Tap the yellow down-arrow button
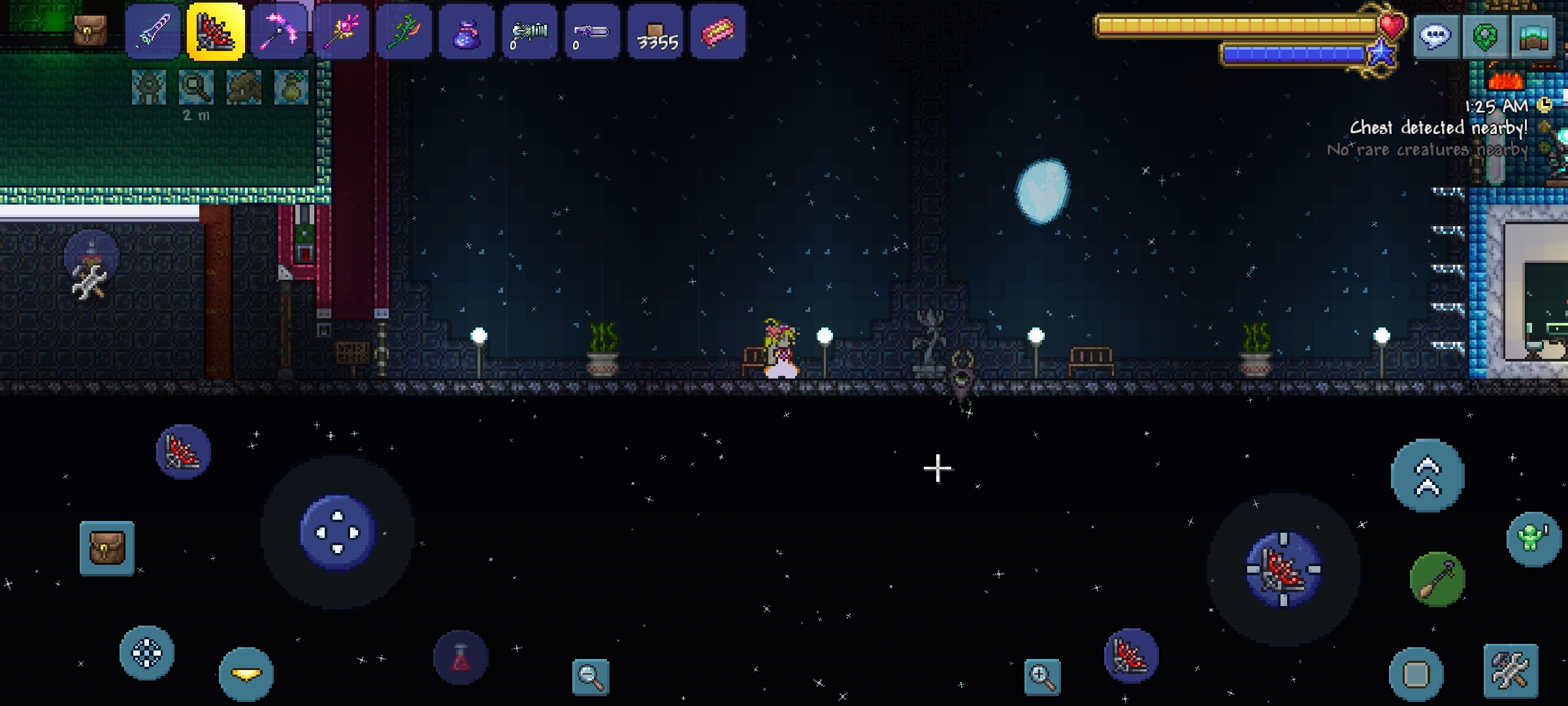The width and height of the screenshot is (1568, 706). click(x=246, y=674)
